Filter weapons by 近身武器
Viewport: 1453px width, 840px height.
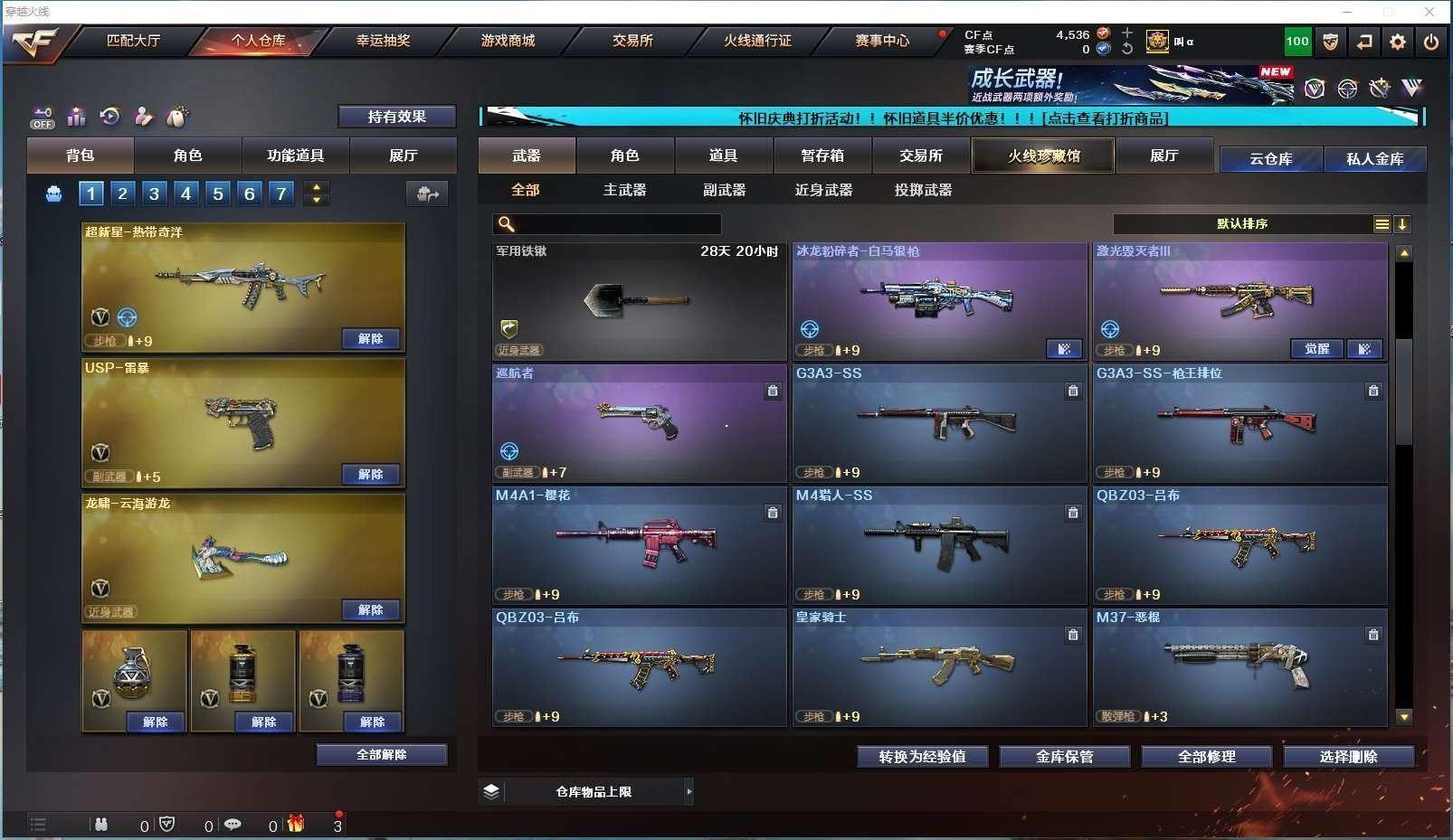823,190
